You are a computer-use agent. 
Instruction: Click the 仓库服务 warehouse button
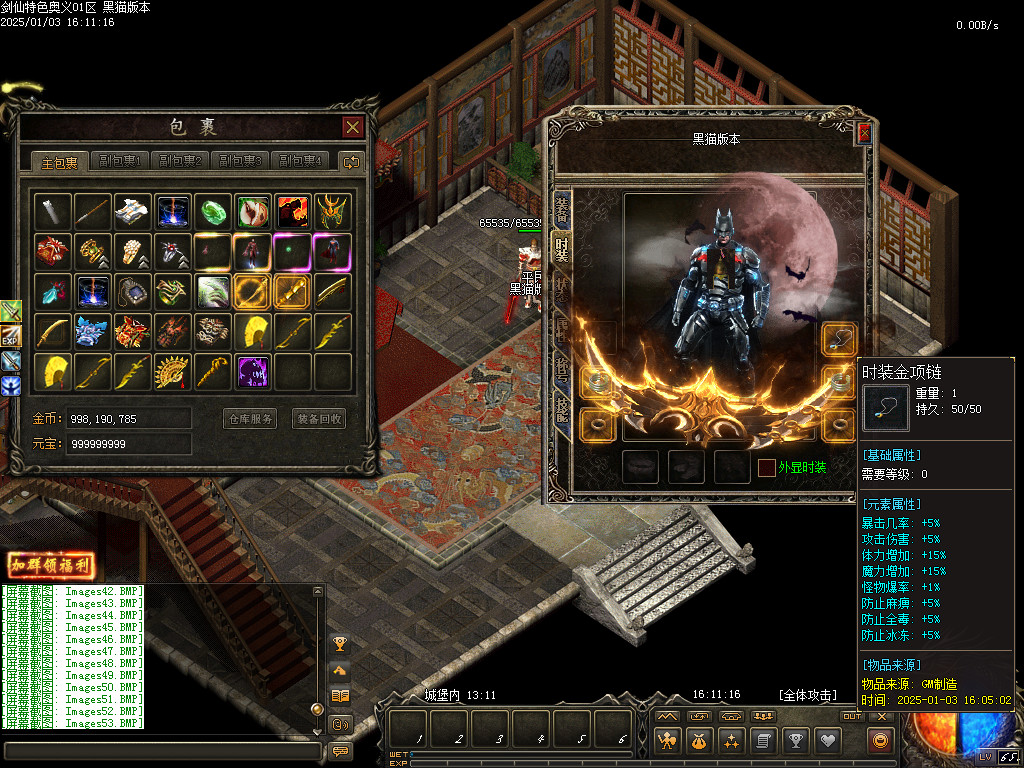click(x=249, y=419)
